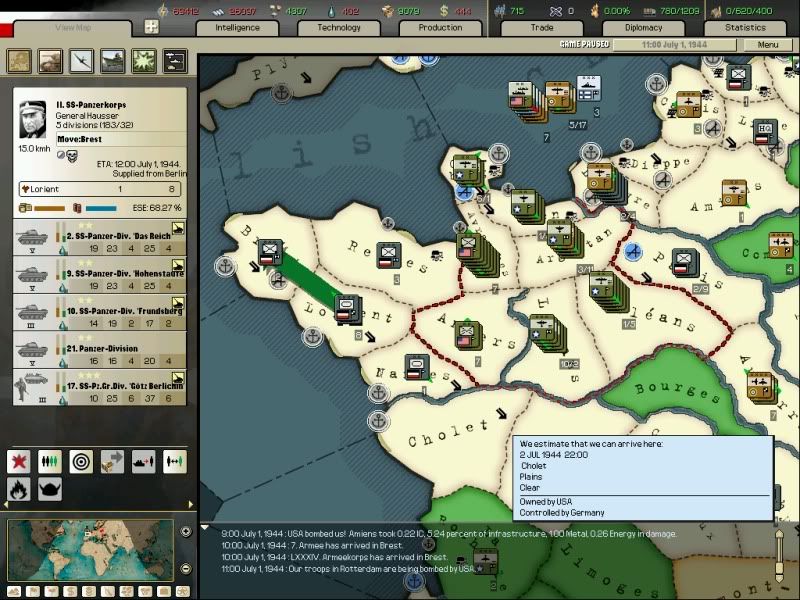Click the horned helmet order button
The height and width of the screenshot is (600, 800).
point(50,490)
